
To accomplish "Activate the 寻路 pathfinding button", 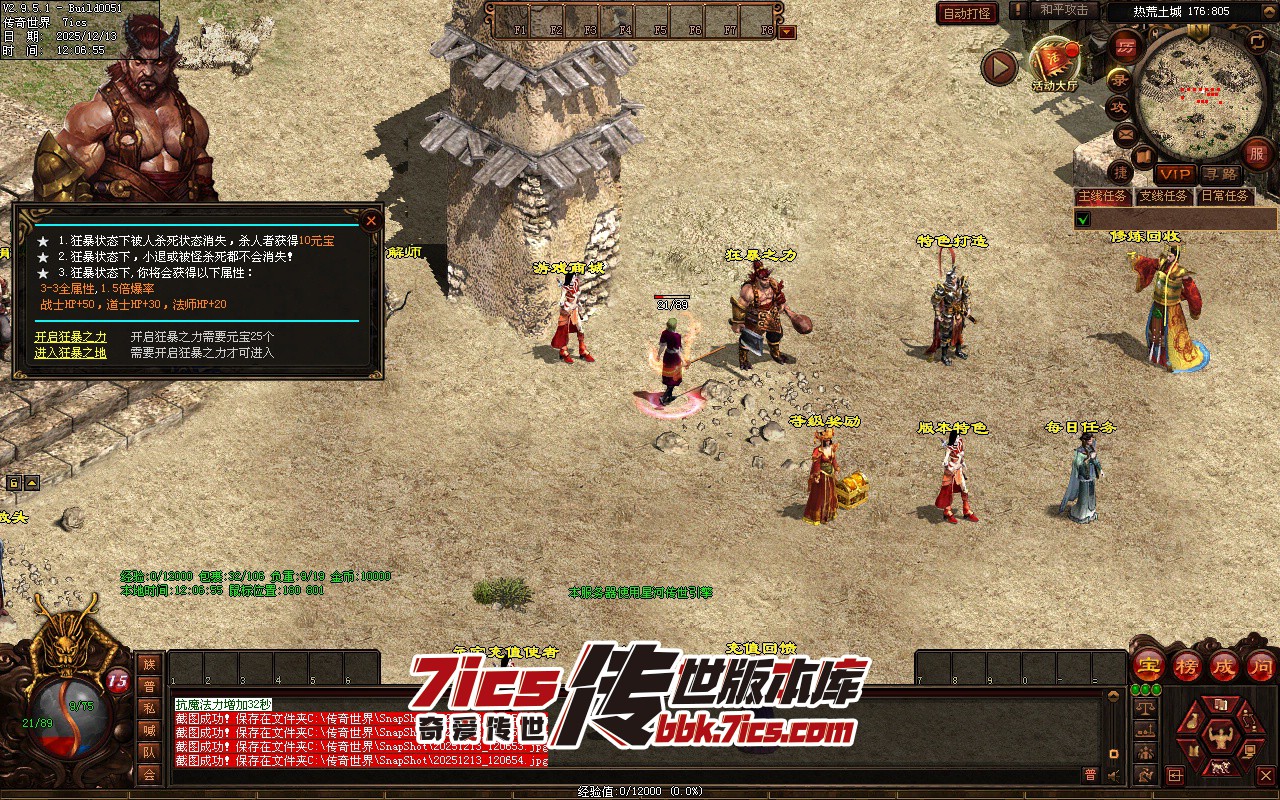I will click(1219, 175).
